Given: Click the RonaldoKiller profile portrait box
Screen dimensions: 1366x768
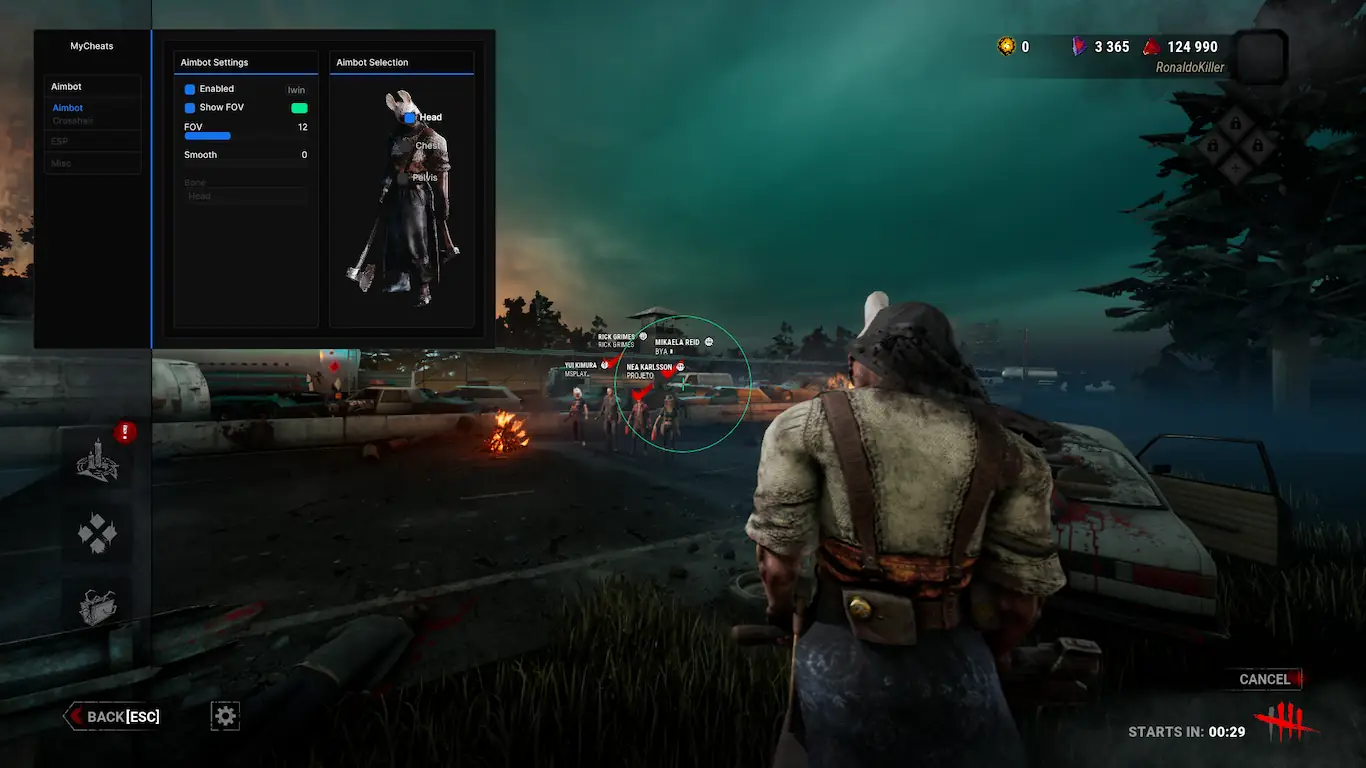Looking at the screenshot, I should [x=1259, y=55].
